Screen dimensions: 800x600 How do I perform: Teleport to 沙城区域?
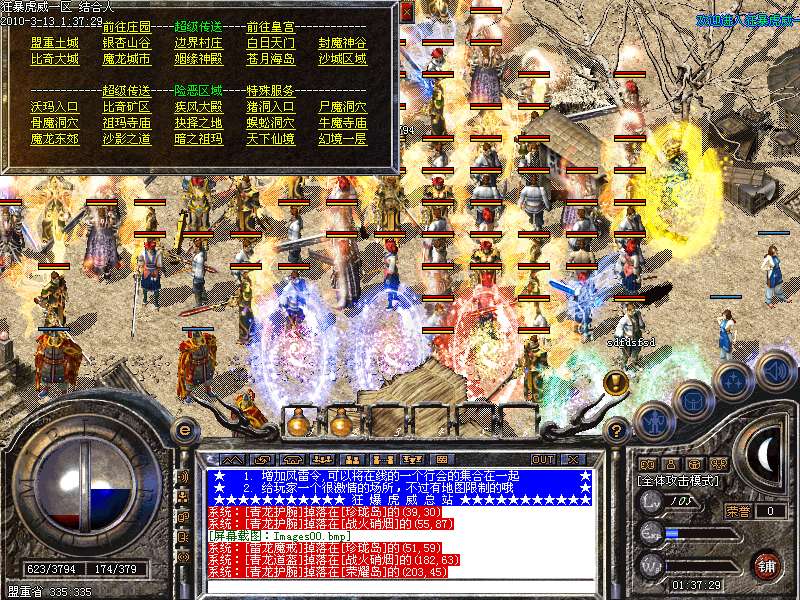(x=342, y=60)
